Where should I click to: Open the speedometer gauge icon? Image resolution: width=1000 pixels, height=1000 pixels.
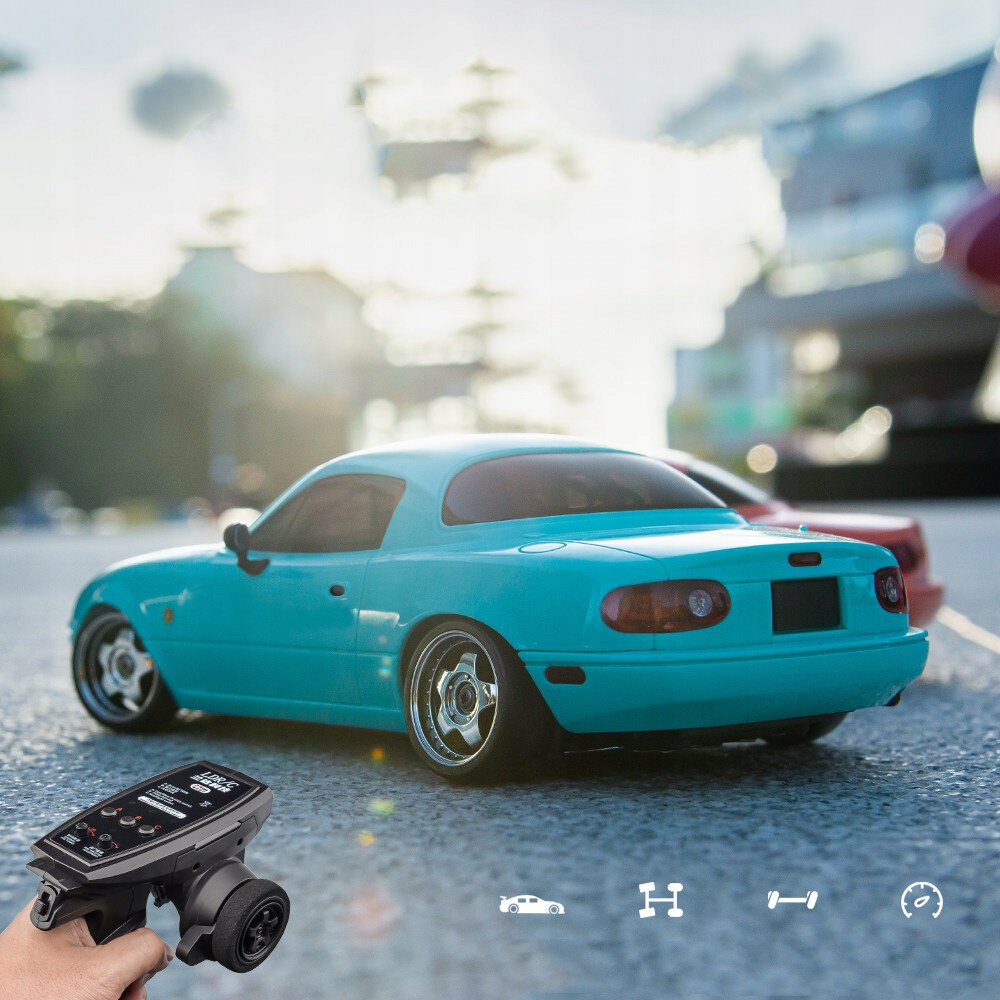[921, 900]
